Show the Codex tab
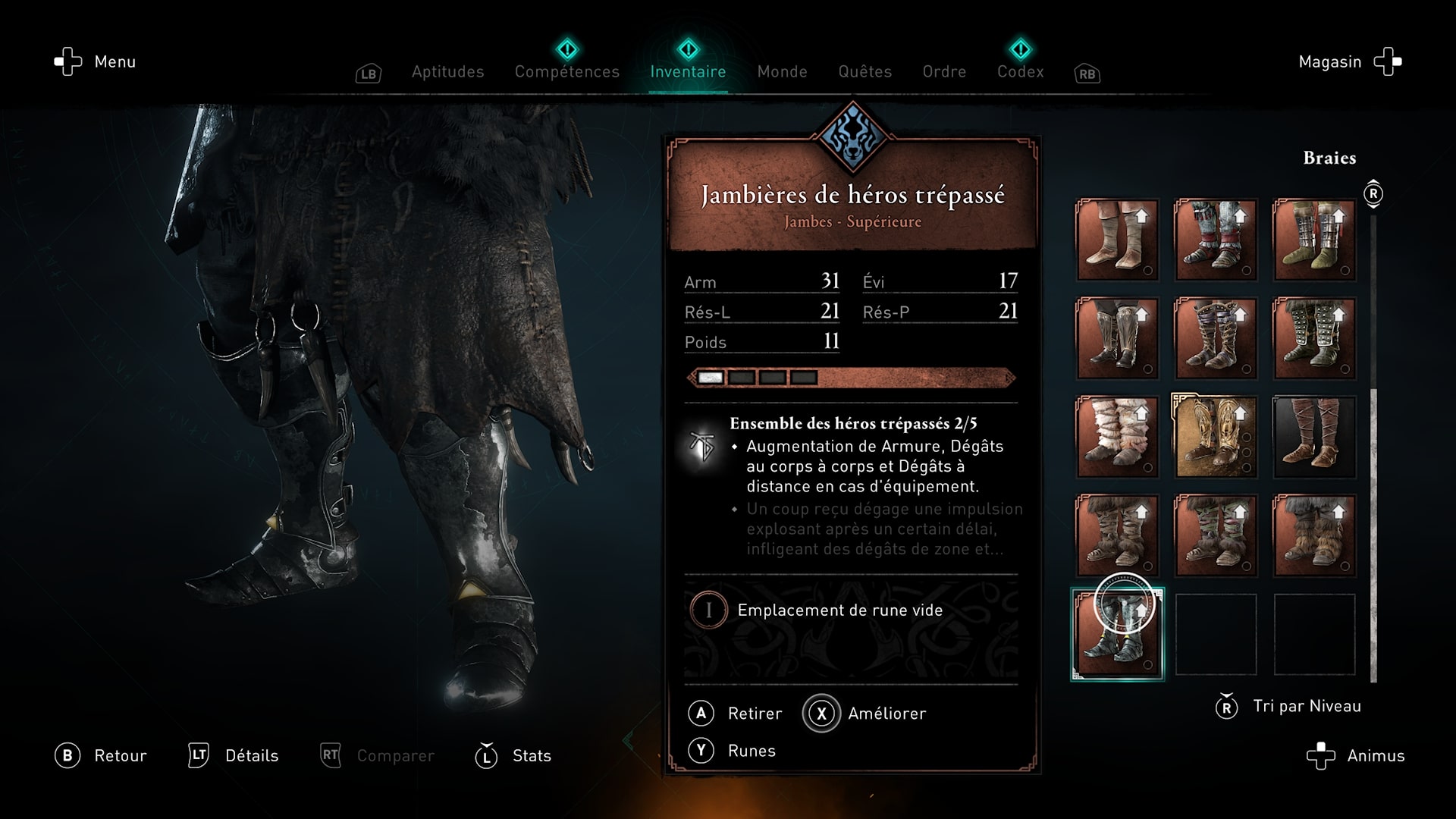Image resolution: width=1456 pixels, height=819 pixels. (1020, 71)
